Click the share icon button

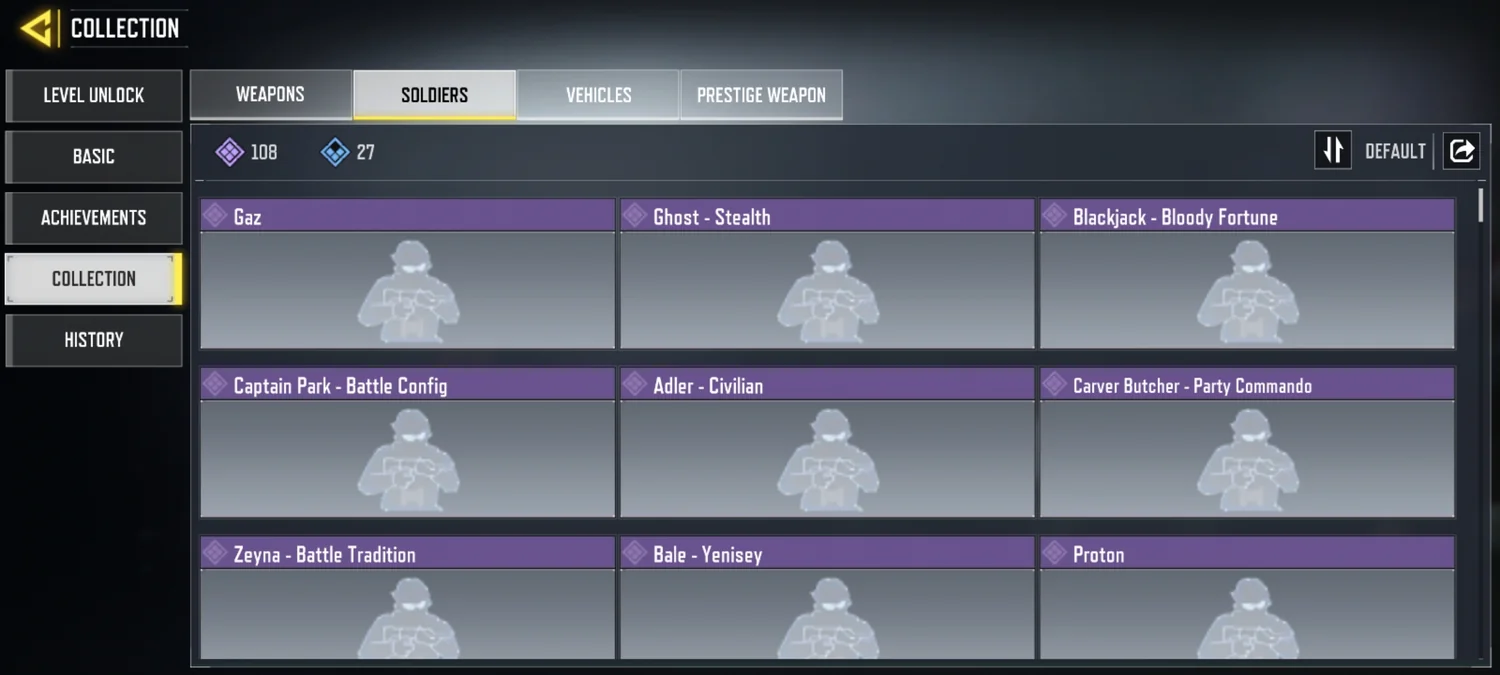pyautogui.click(x=1461, y=151)
